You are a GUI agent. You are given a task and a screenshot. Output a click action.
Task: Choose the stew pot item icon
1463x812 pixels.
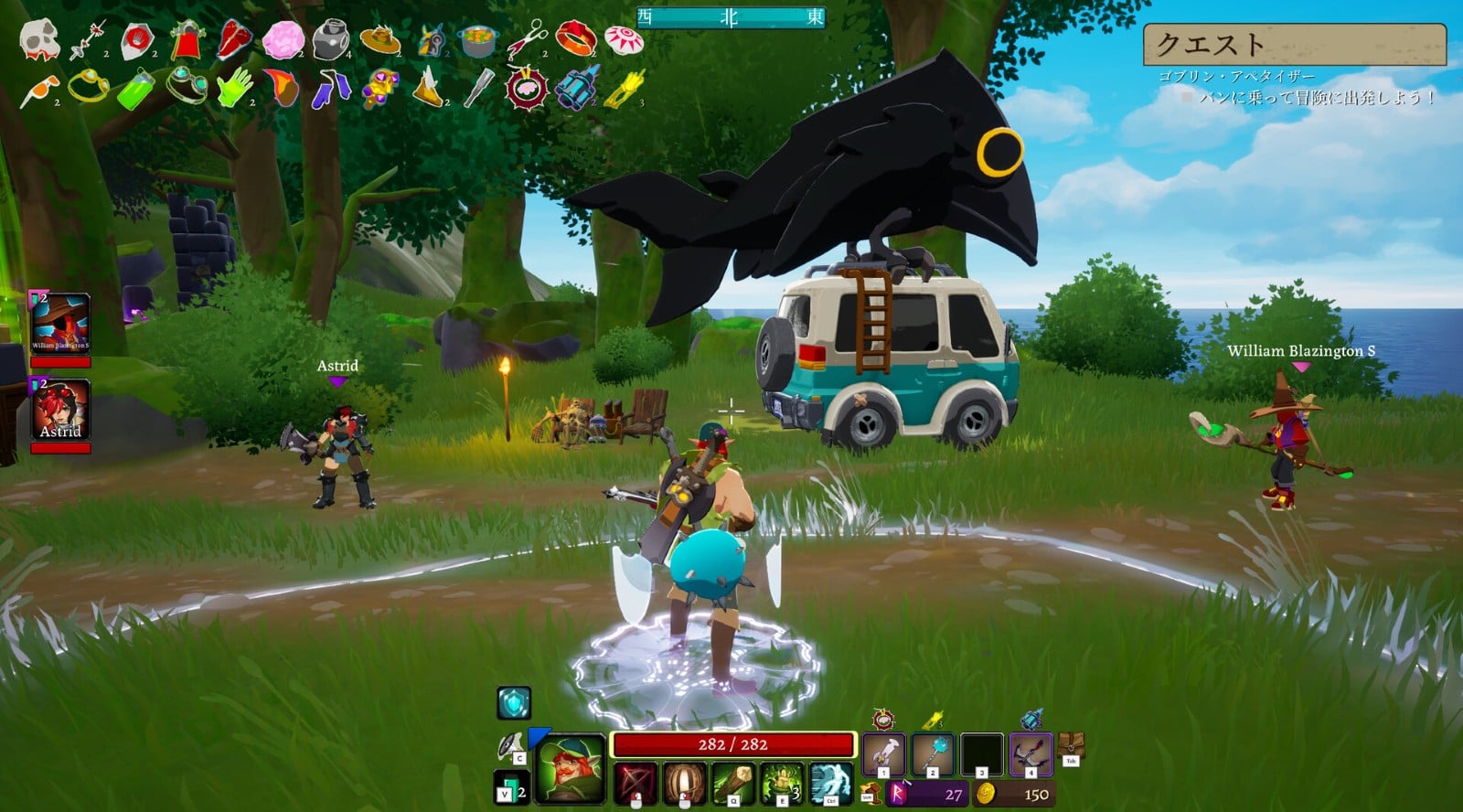click(478, 40)
